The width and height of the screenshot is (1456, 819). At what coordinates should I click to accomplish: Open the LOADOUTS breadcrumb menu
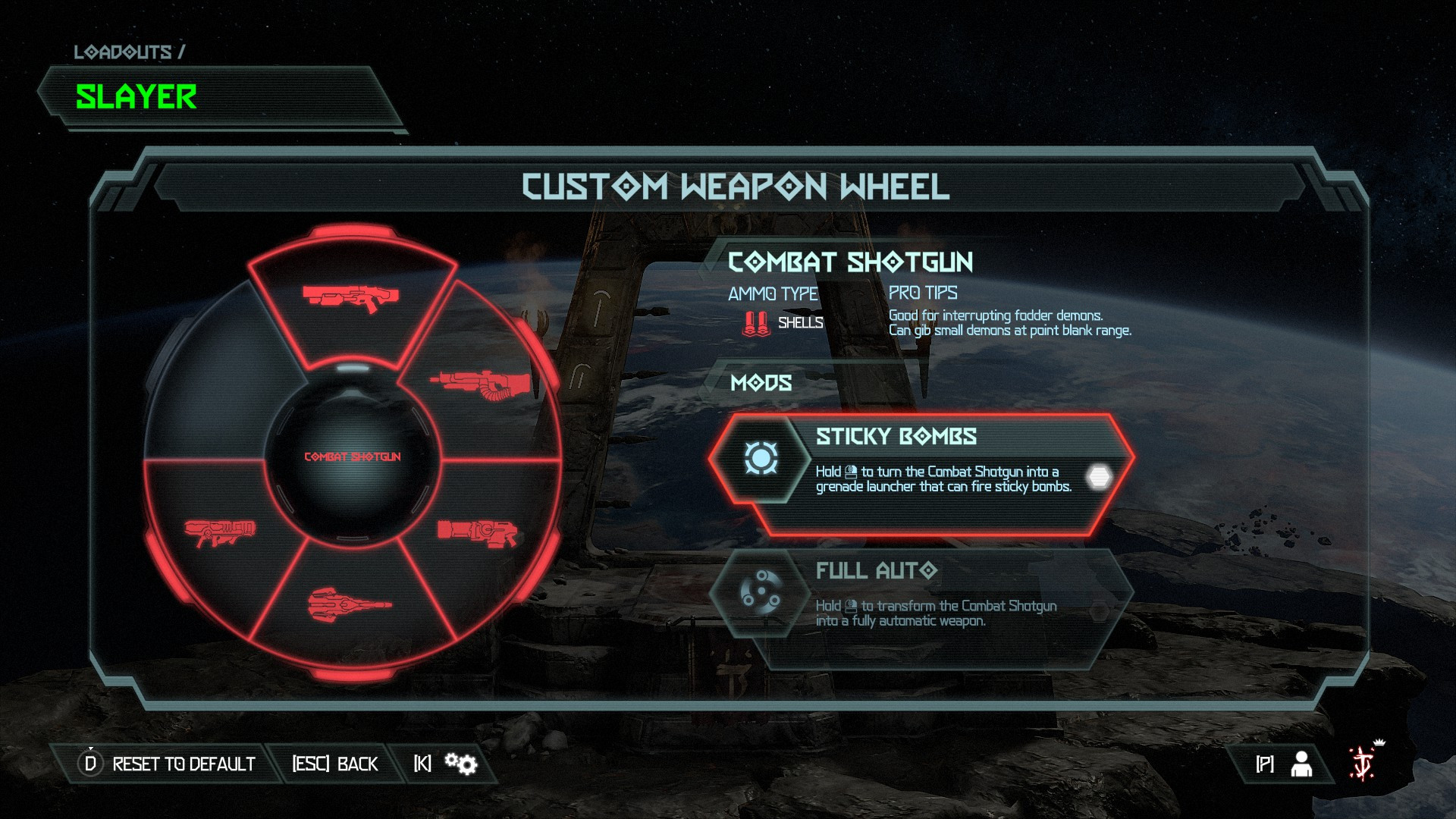pos(130,52)
